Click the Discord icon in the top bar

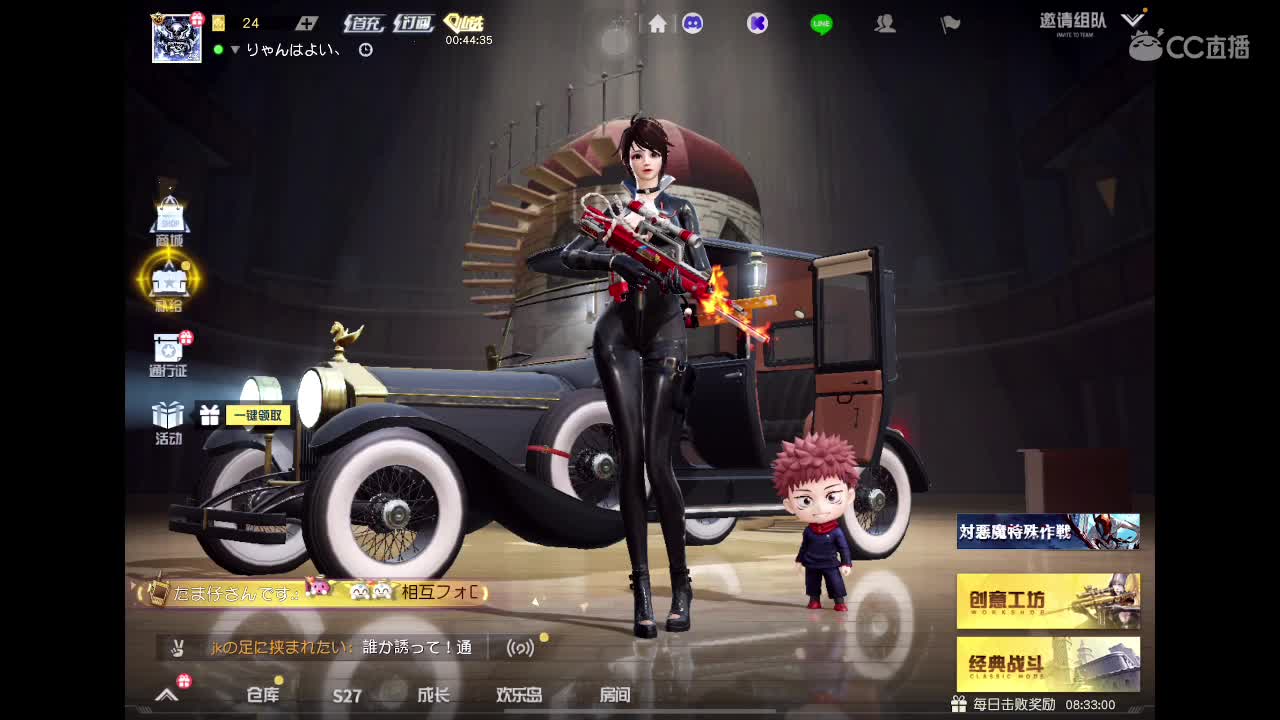694,22
